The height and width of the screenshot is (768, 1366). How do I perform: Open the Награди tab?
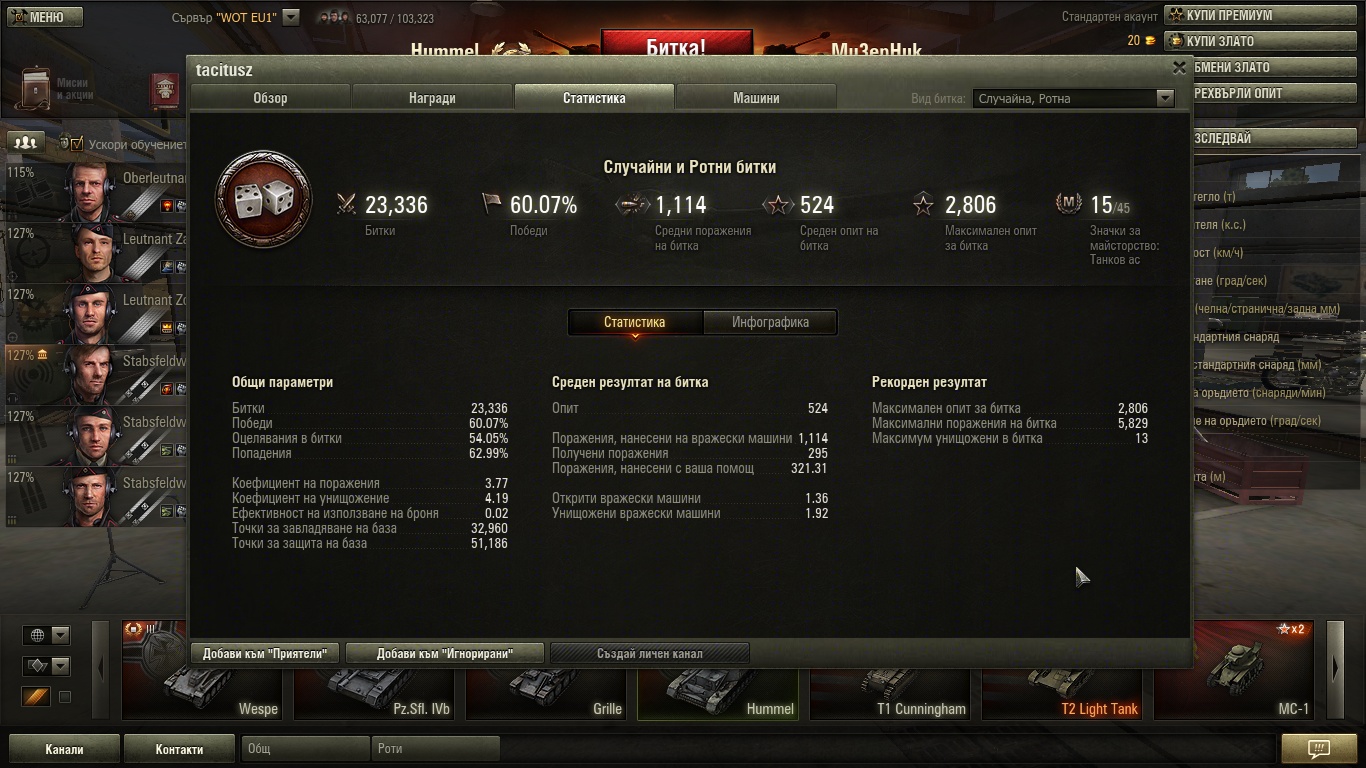(432, 98)
